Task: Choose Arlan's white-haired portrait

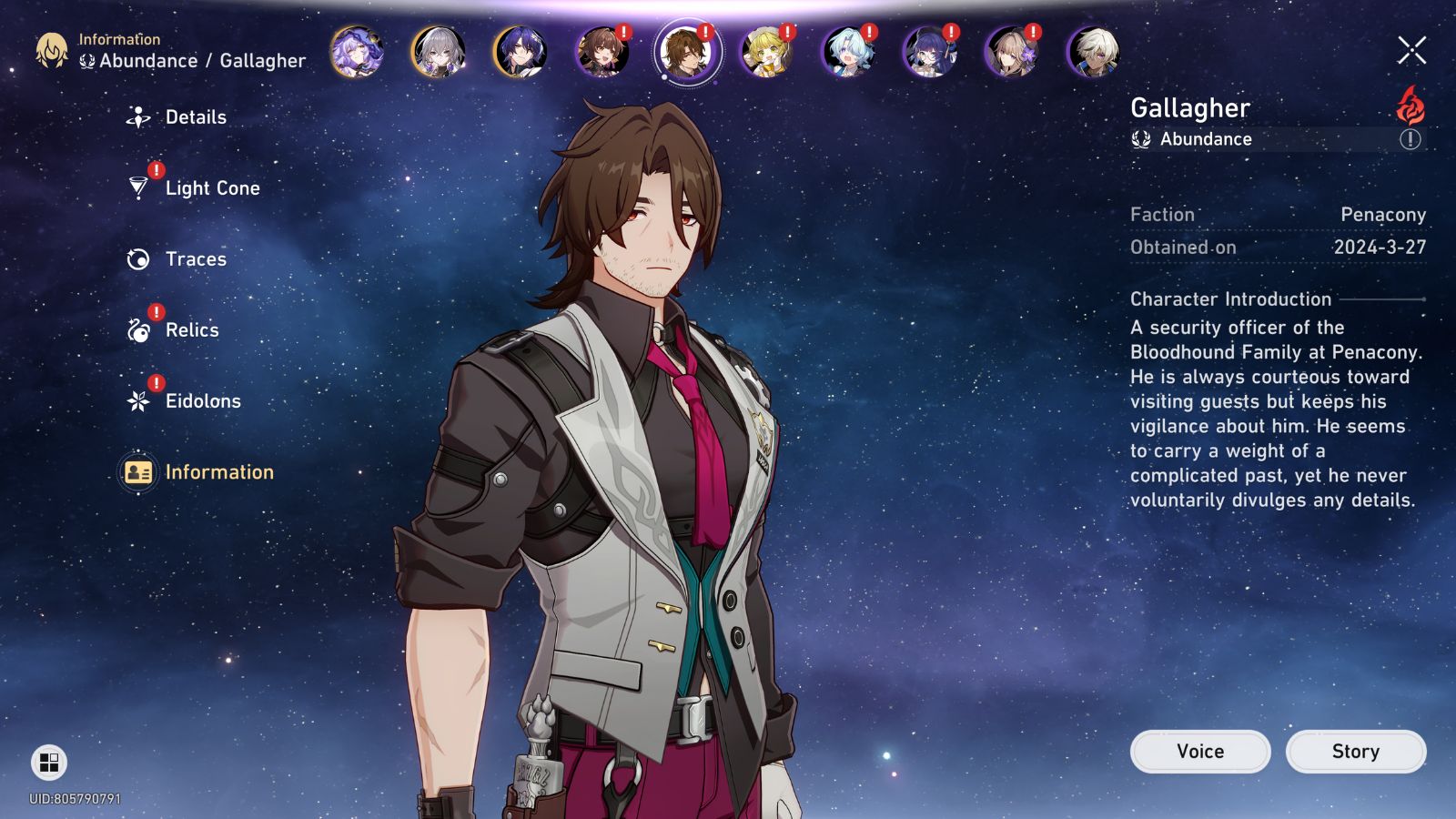Action: tap(1094, 51)
